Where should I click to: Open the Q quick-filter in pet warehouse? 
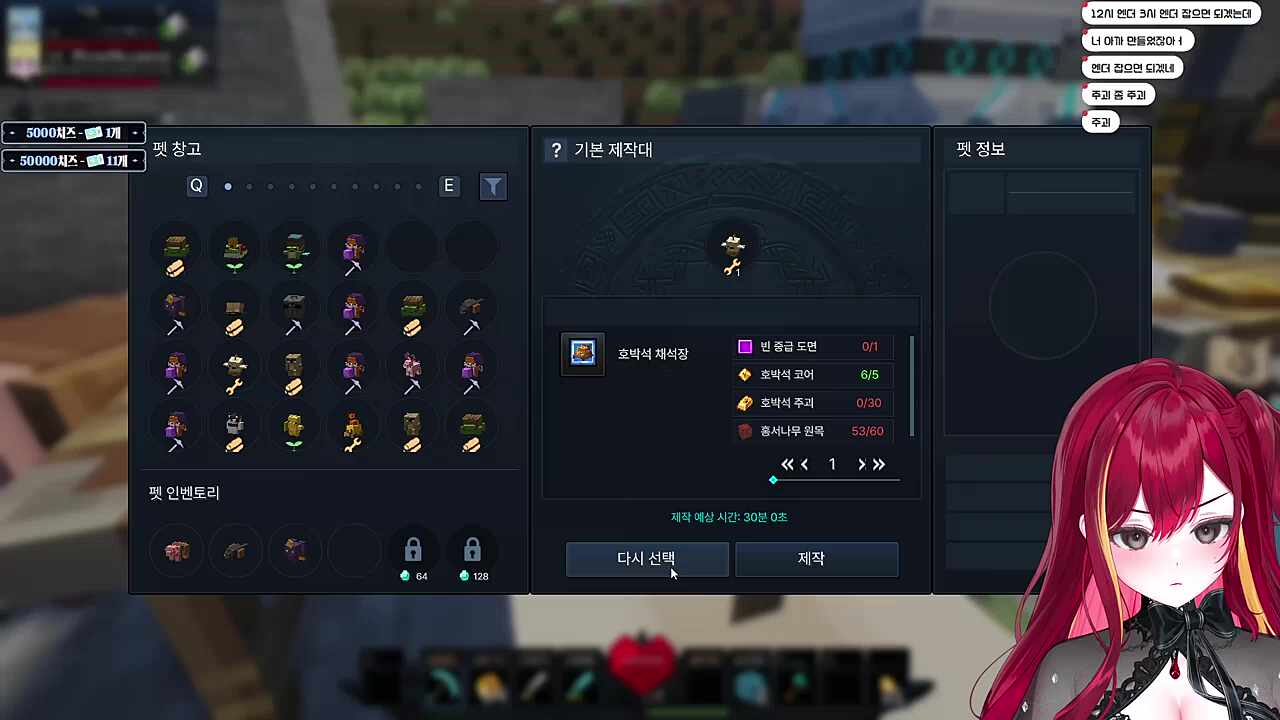click(196, 186)
